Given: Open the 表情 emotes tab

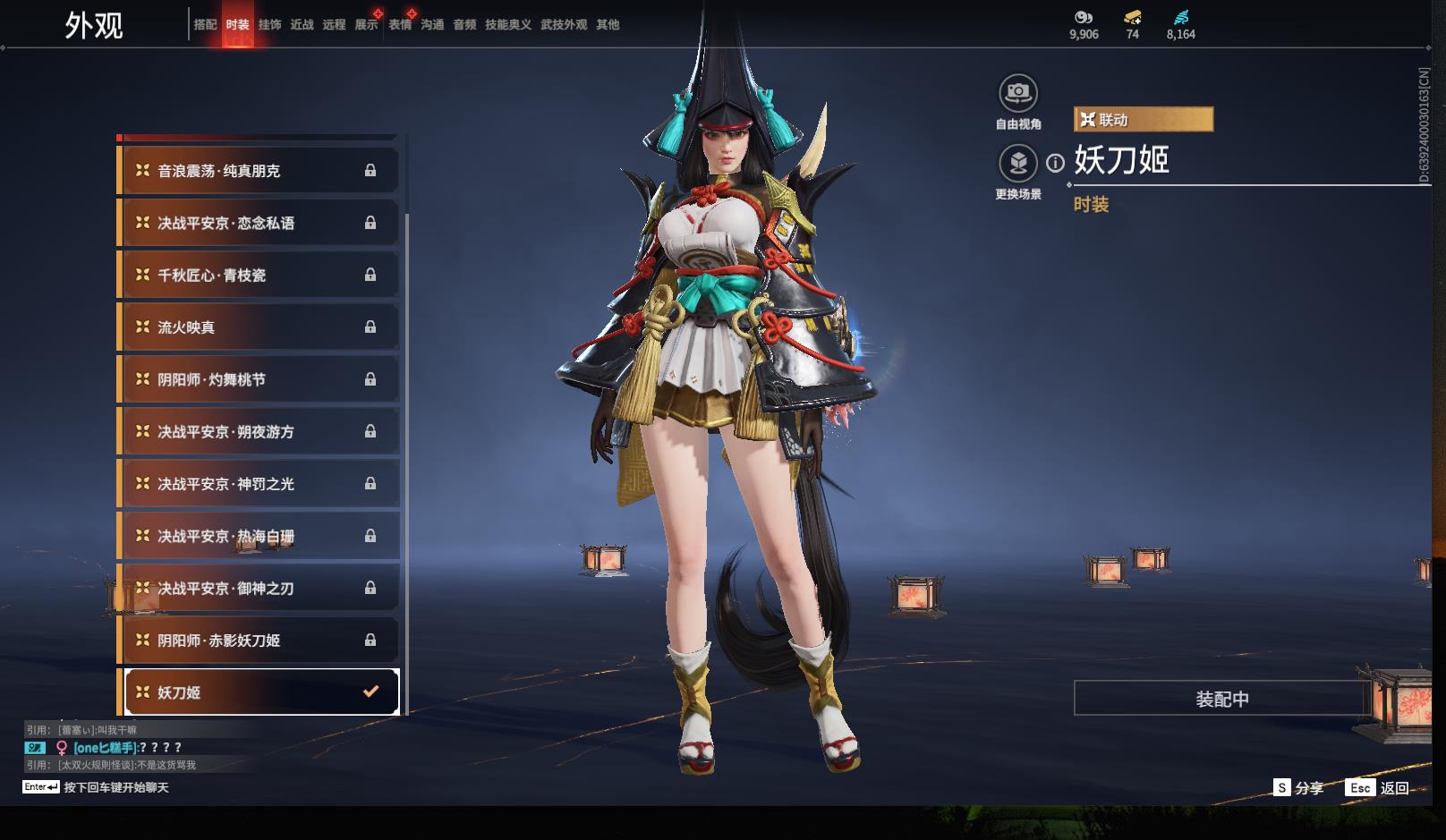Looking at the screenshot, I should (x=400, y=25).
